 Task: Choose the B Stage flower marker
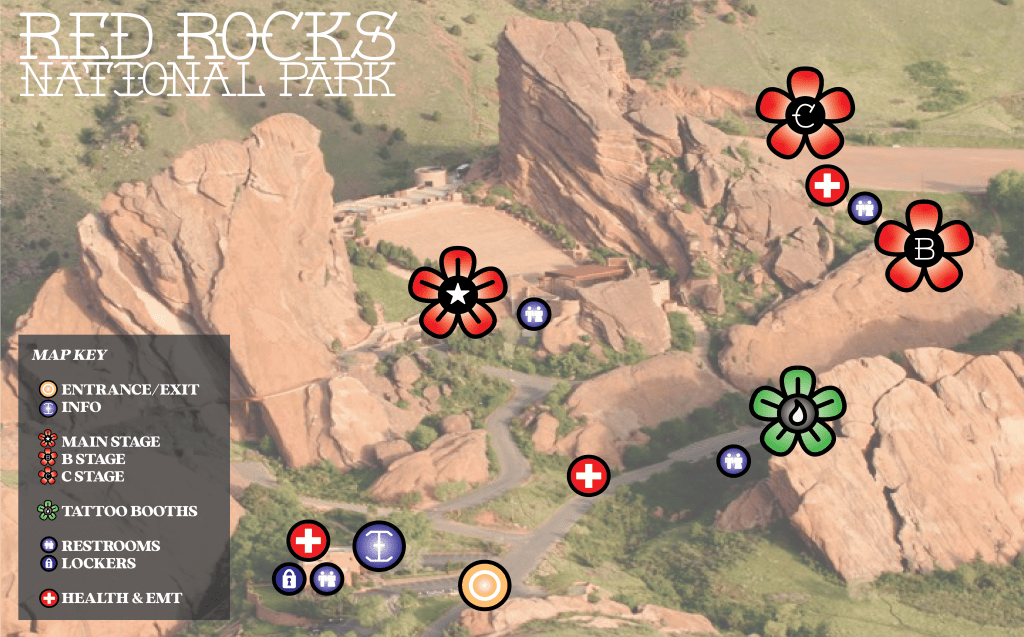click(x=924, y=247)
